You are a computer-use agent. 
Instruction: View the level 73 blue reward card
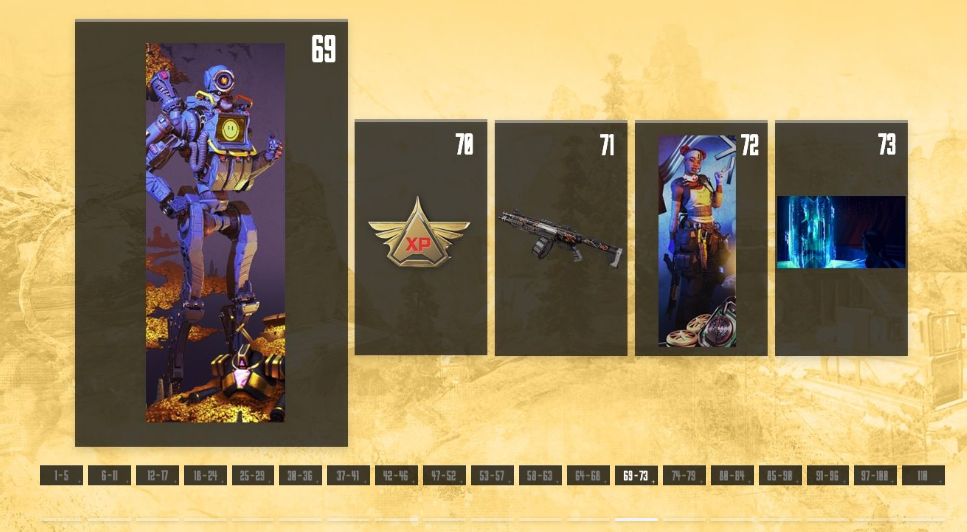click(x=841, y=238)
